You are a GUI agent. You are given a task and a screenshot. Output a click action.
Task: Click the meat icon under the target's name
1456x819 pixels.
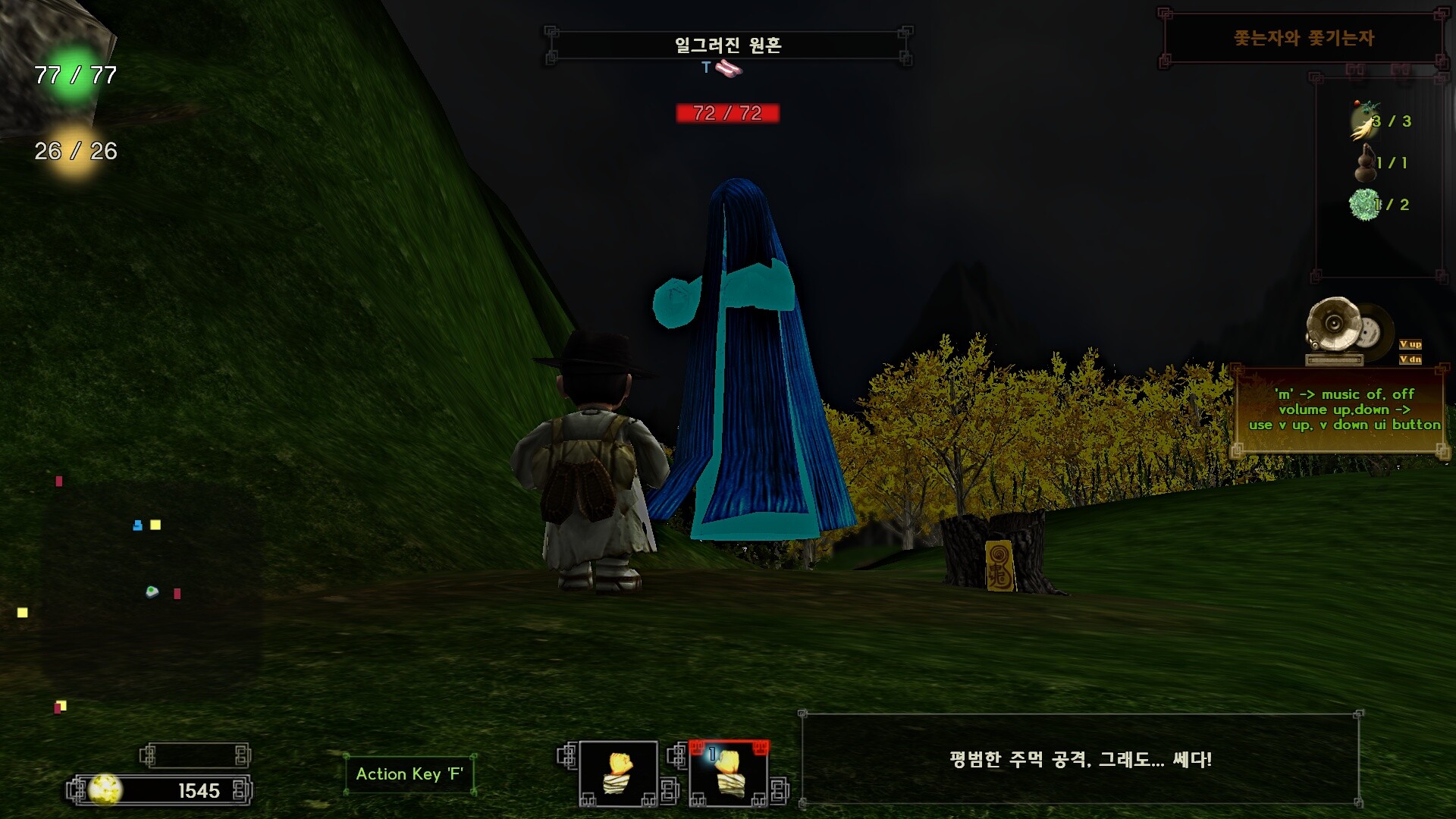point(730,70)
